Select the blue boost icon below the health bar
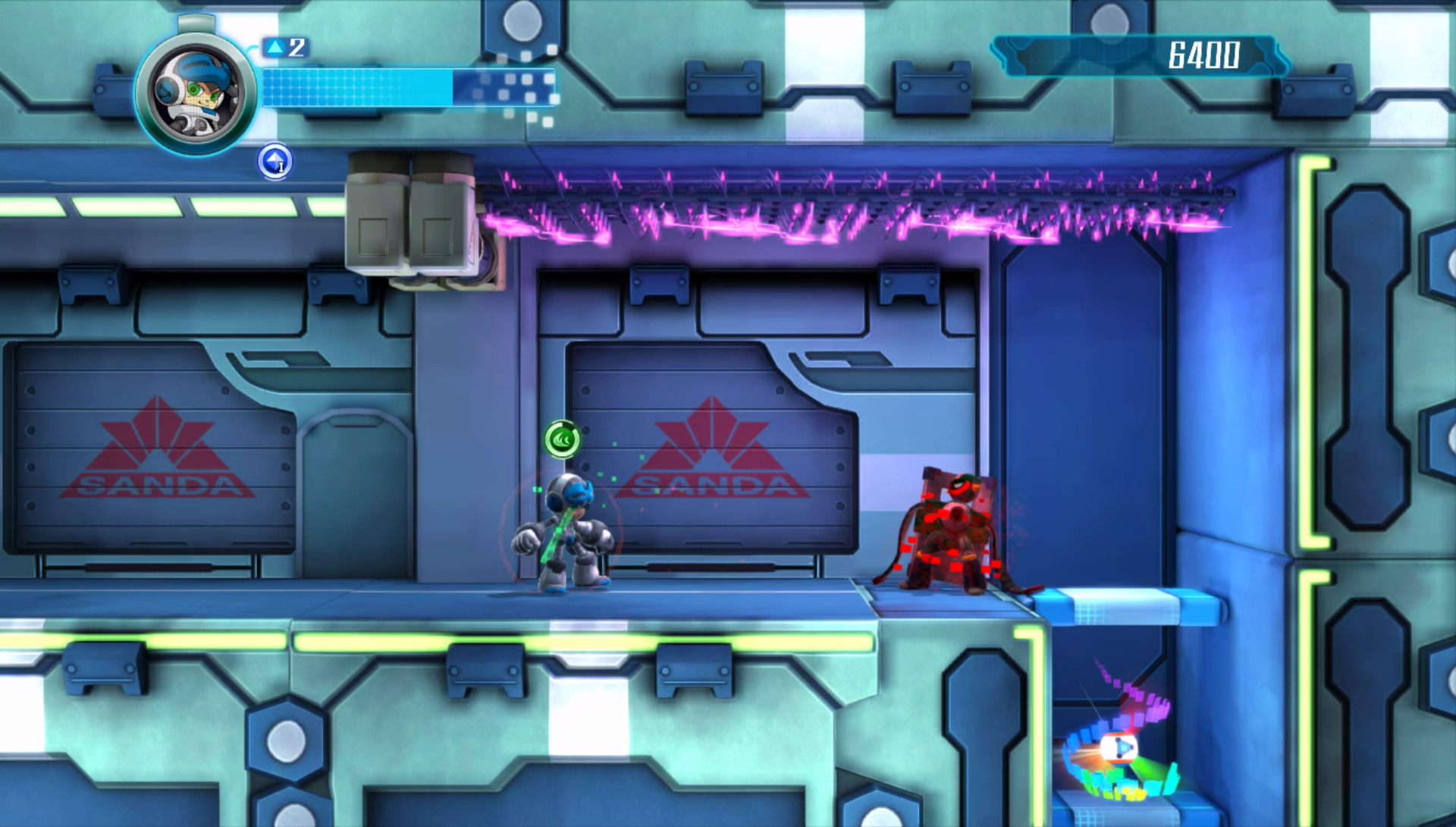 pyautogui.click(x=275, y=162)
